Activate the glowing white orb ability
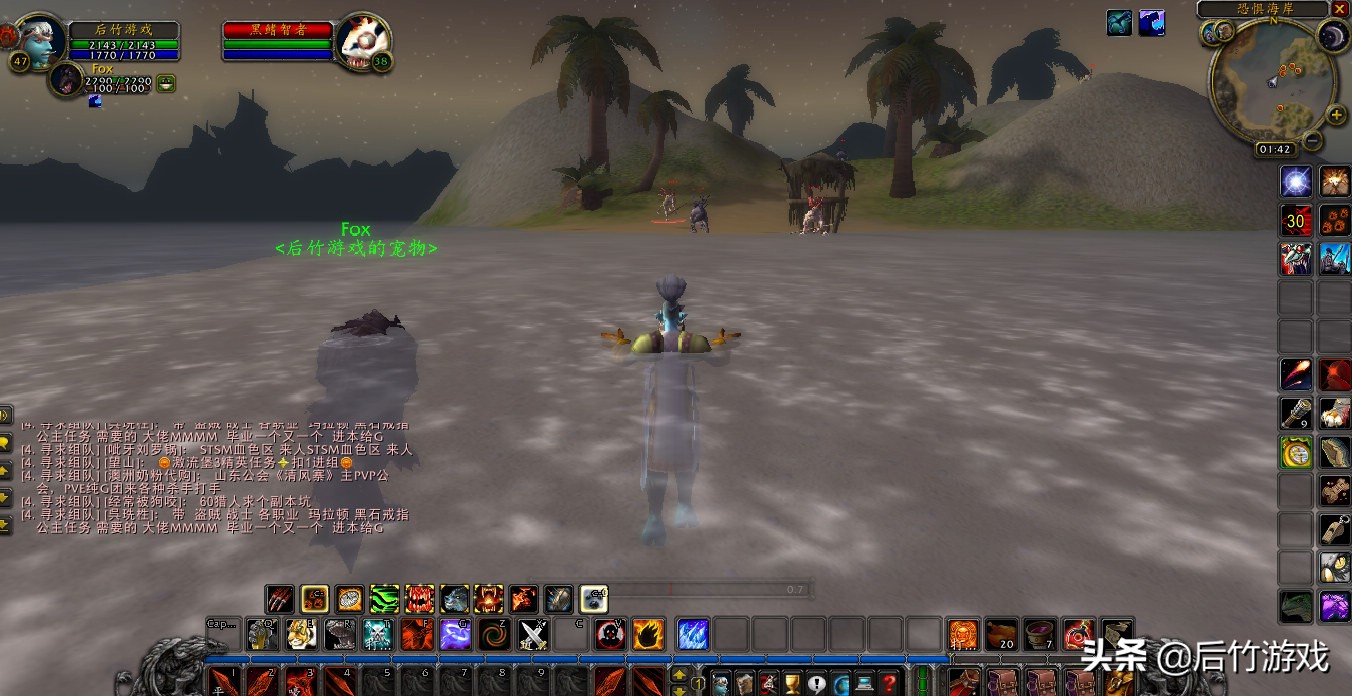The image size is (1352, 696). [1296, 181]
